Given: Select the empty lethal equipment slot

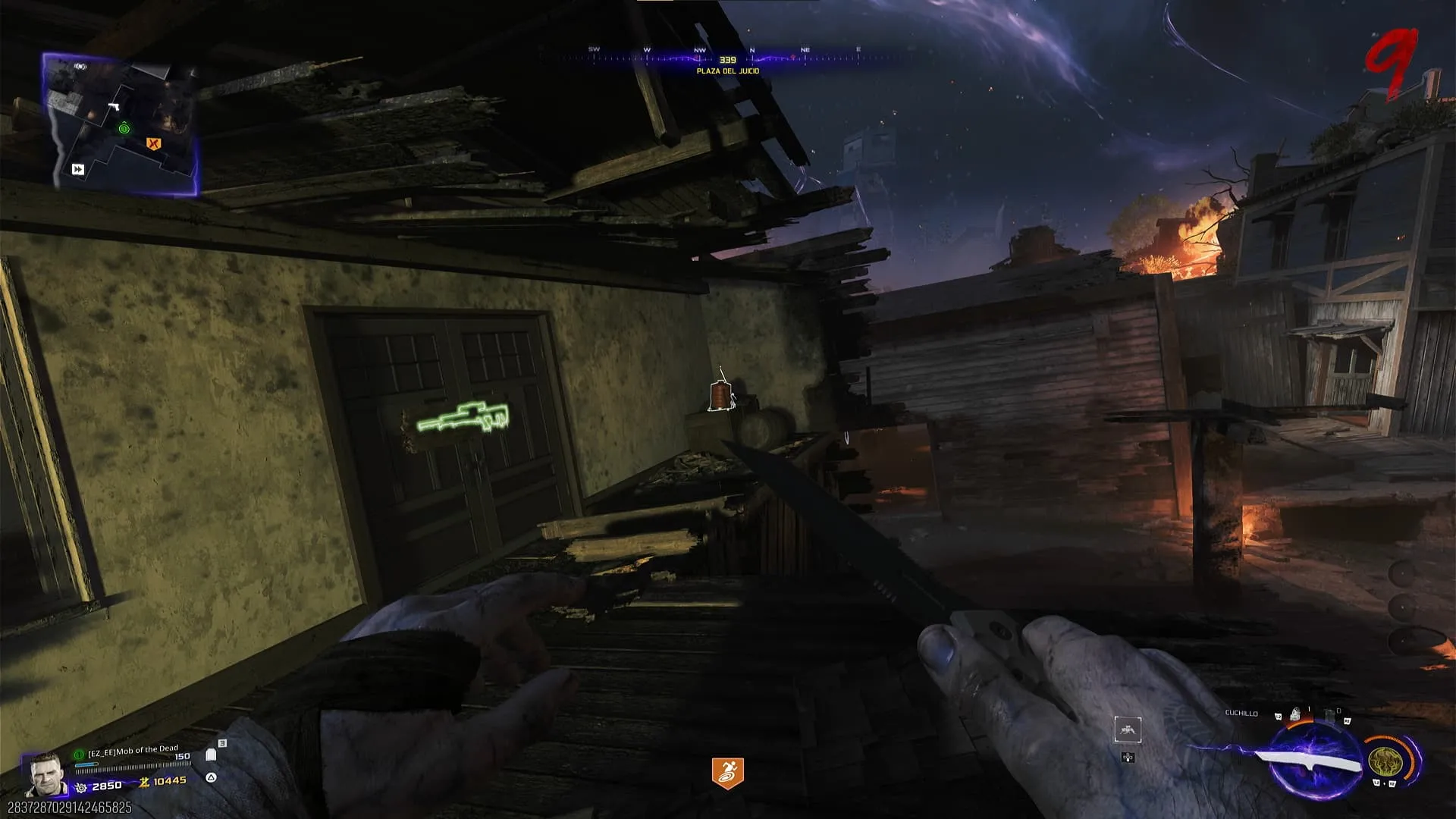Looking at the screenshot, I should coord(1330,714).
